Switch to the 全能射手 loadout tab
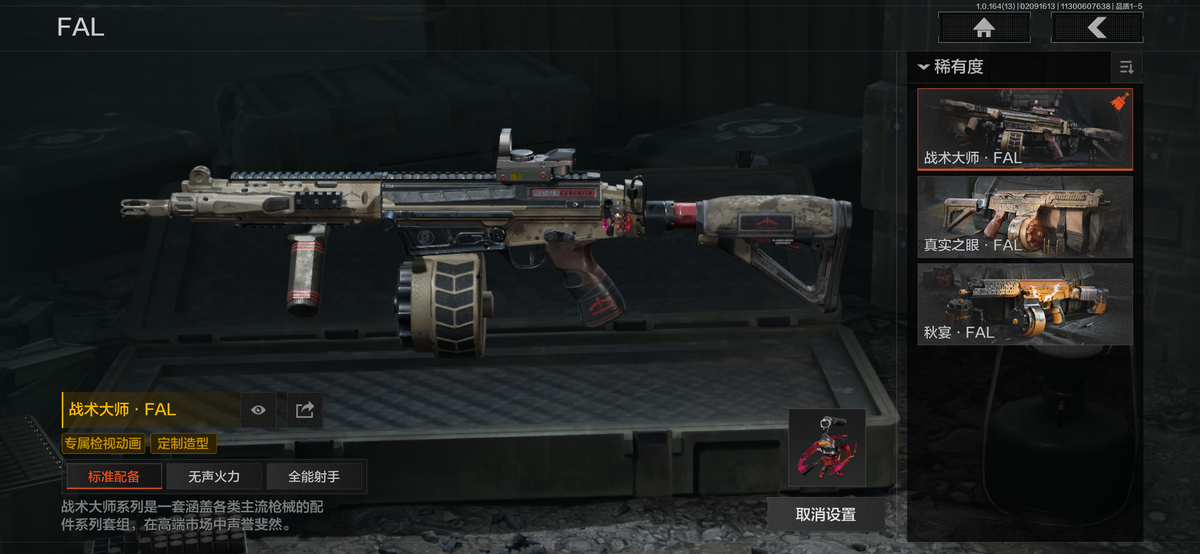This screenshot has height=554, width=1200. [x=314, y=476]
